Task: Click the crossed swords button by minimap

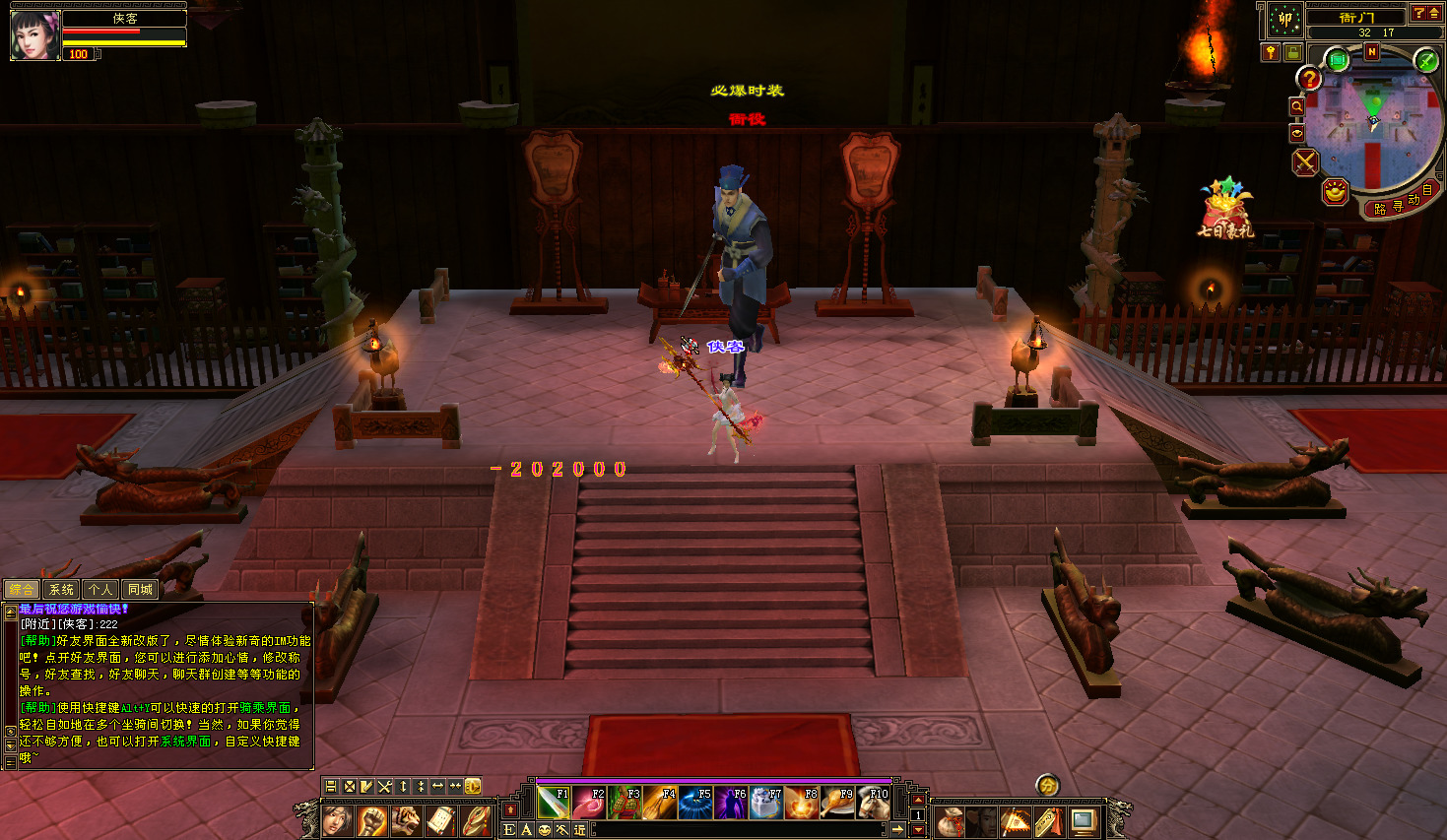Action: click(1305, 162)
